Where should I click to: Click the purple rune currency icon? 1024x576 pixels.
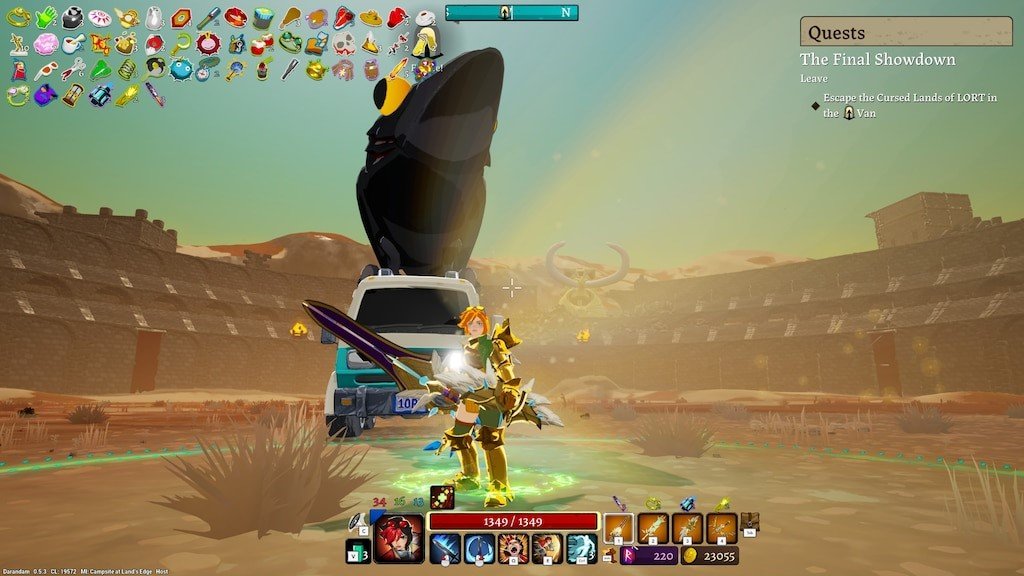coord(632,556)
